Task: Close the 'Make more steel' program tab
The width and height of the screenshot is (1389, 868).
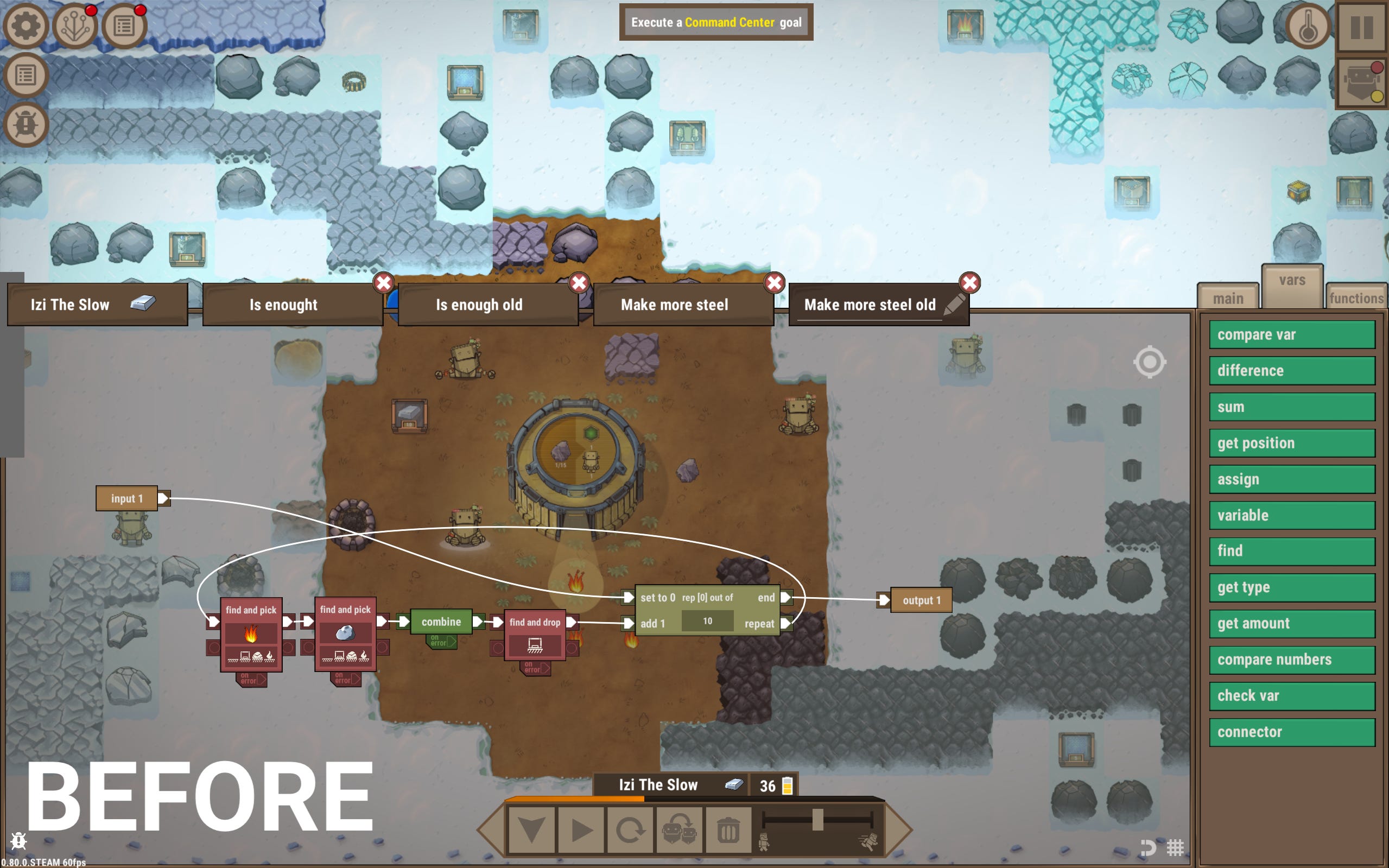Action: [774, 282]
